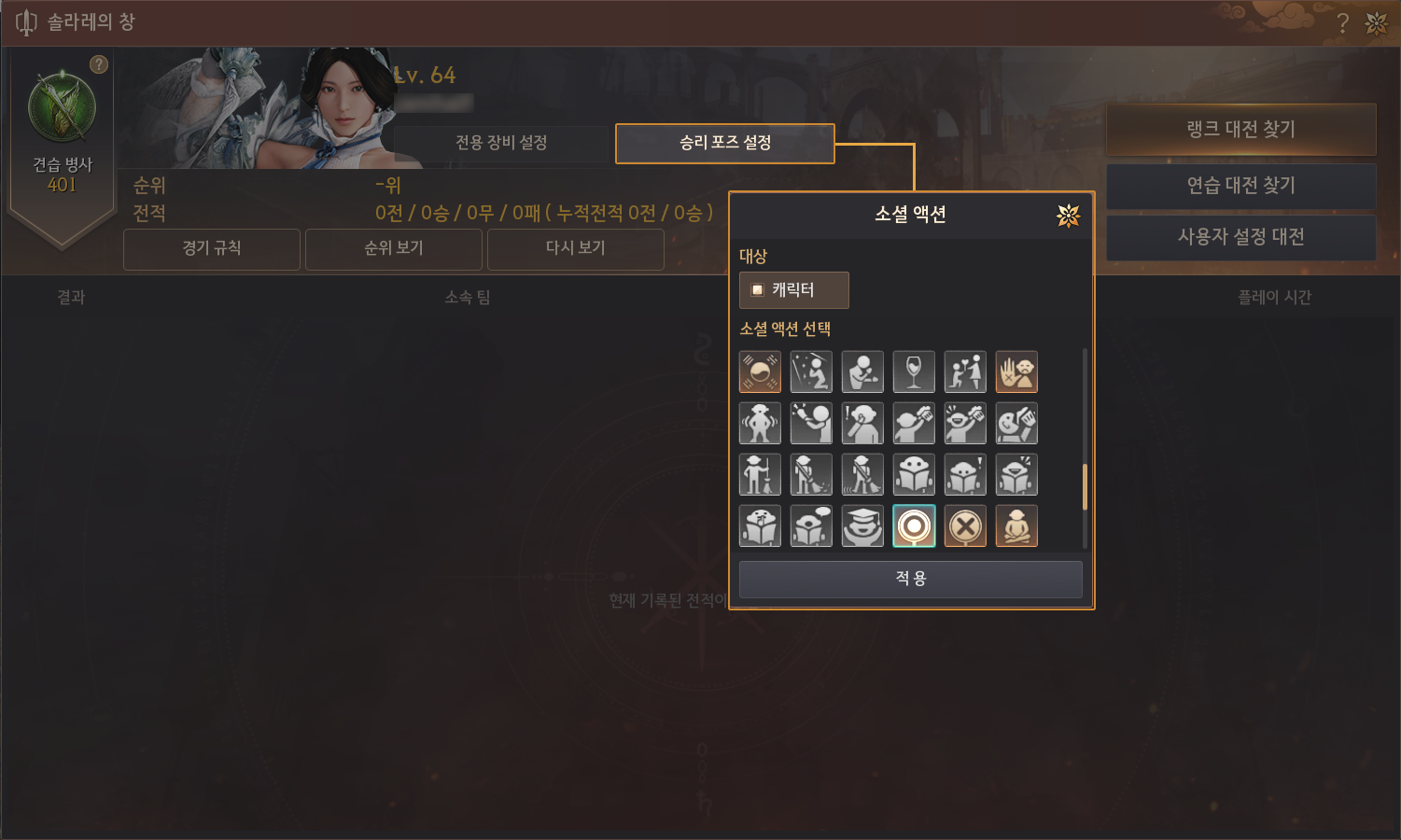Show rankings with 순위 보기
1401x840 pixels.
394,248
